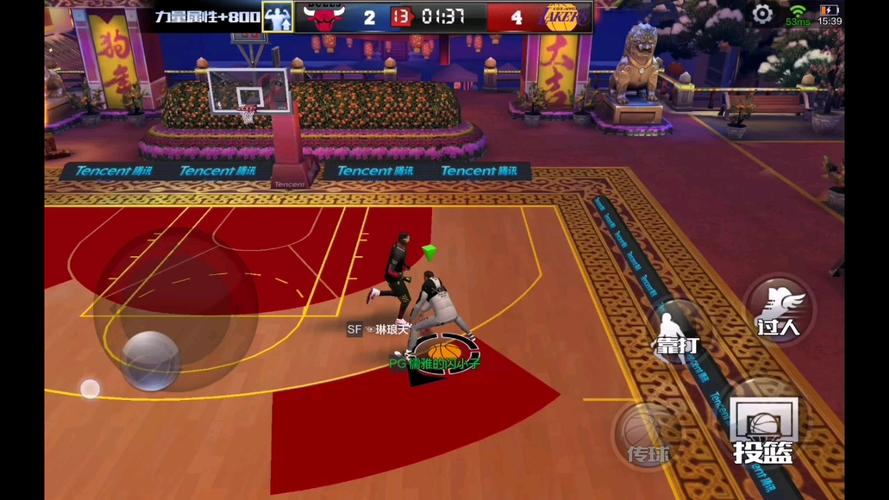Click the virtual joystick knob
Viewport: 889px width, 500px height.
(151, 357)
